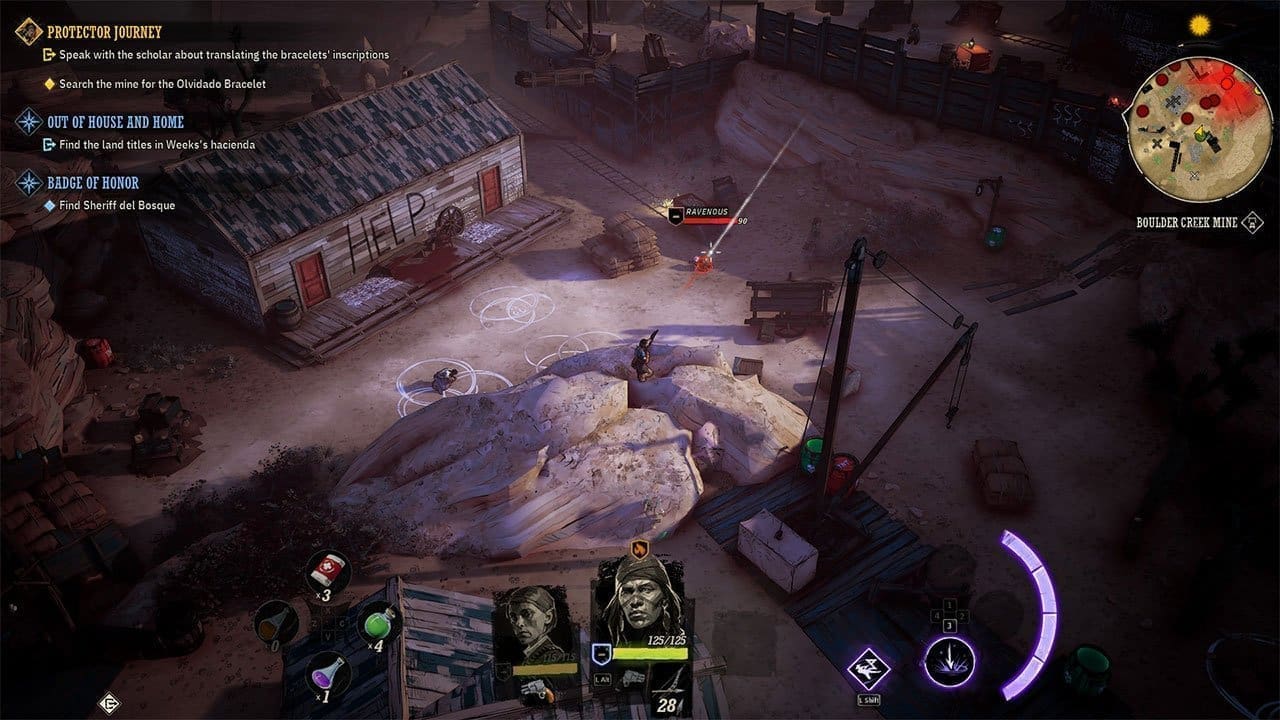Use the green potion flask
This screenshot has height=720, width=1280.
[380, 624]
